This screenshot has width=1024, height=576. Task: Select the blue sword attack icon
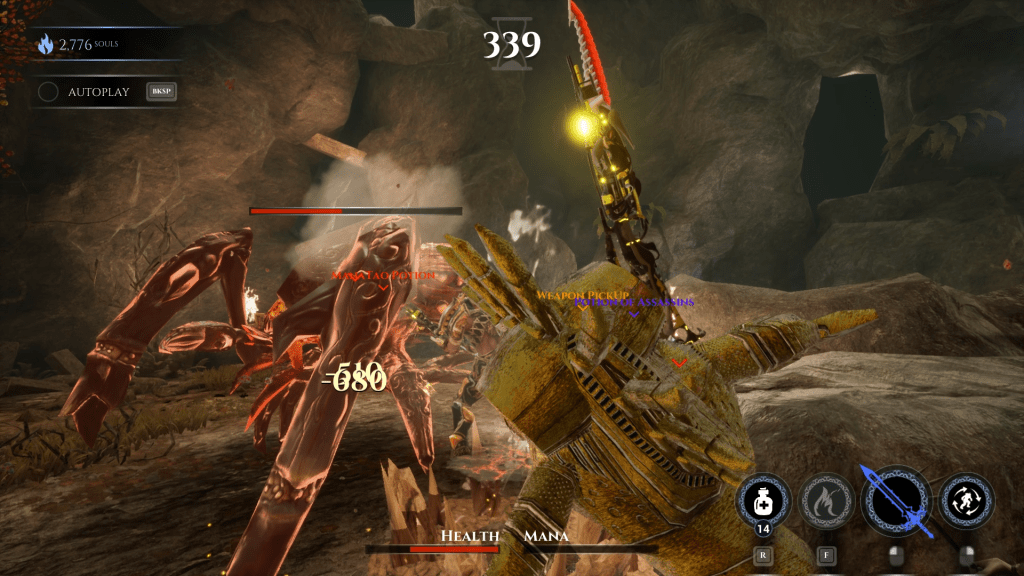click(895, 500)
